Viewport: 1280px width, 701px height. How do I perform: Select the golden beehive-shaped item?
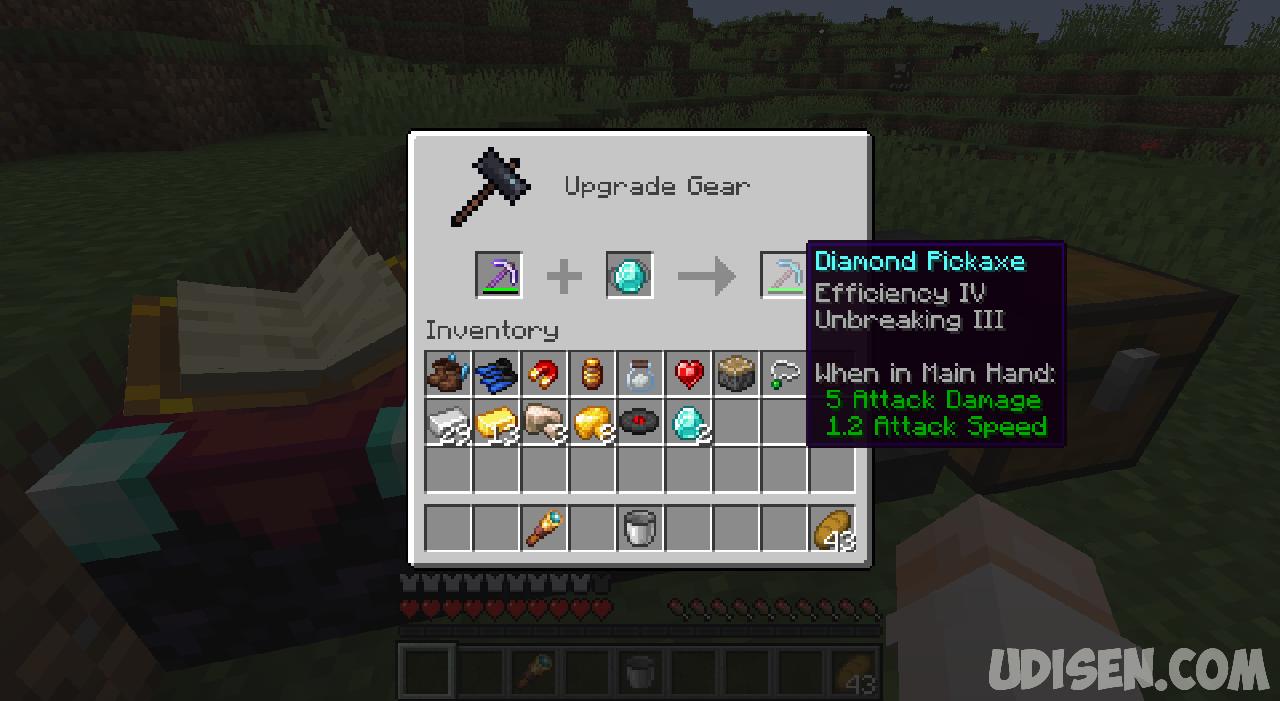click(x=592, y=374)
